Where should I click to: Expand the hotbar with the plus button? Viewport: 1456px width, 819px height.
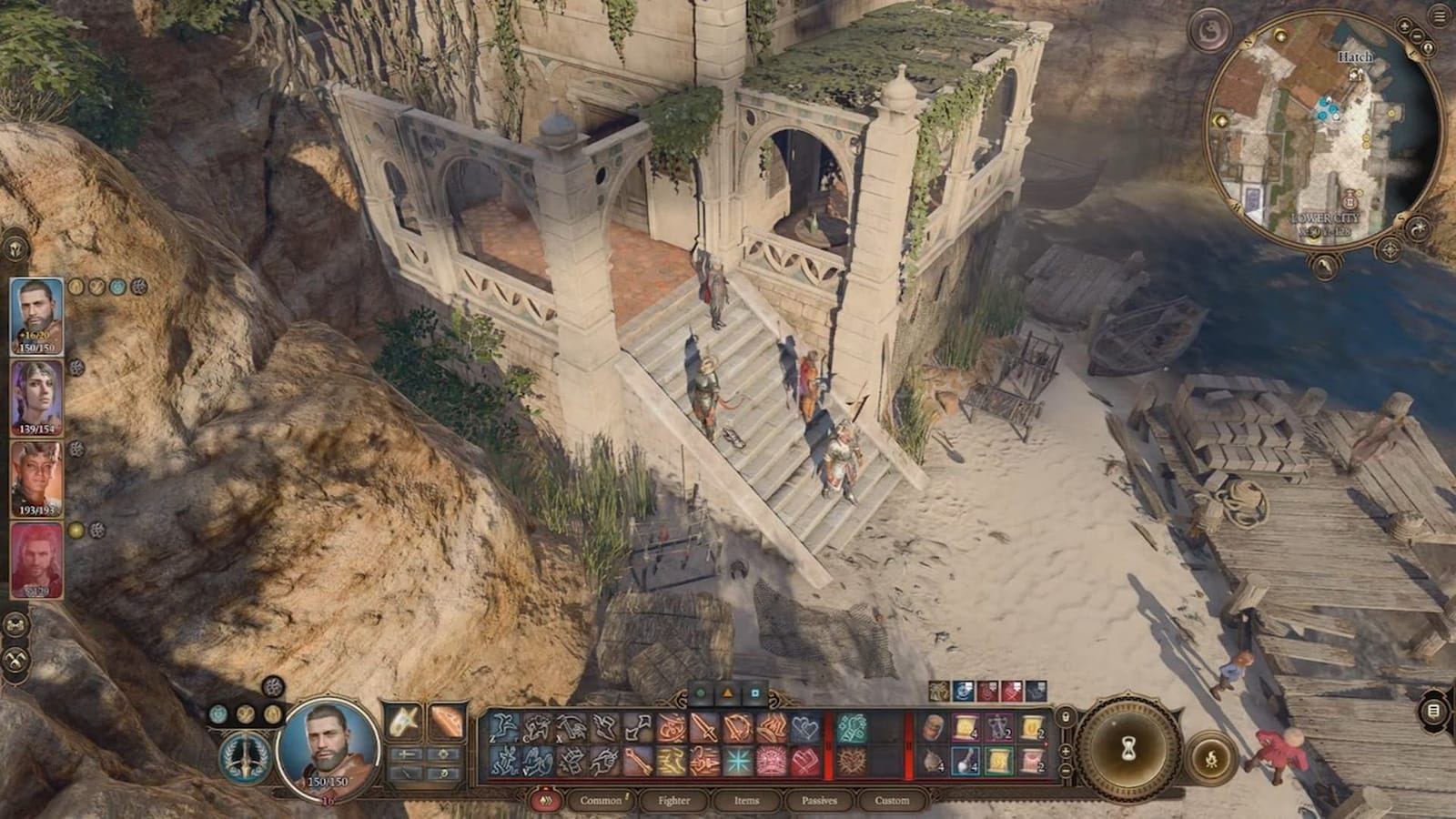[1066, 750]
